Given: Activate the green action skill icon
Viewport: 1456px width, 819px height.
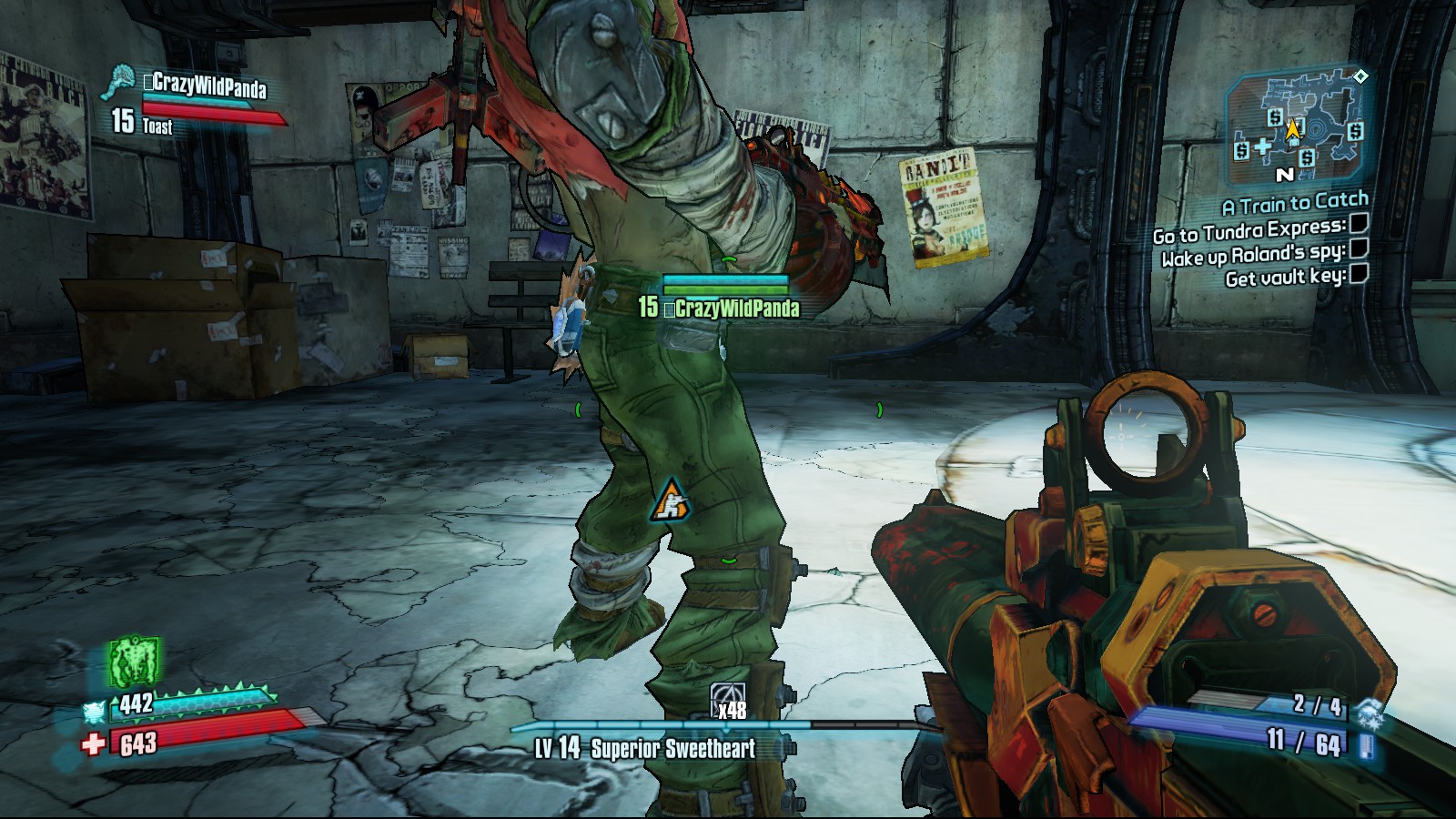Looking at the screenshot, I should [135, 662].
